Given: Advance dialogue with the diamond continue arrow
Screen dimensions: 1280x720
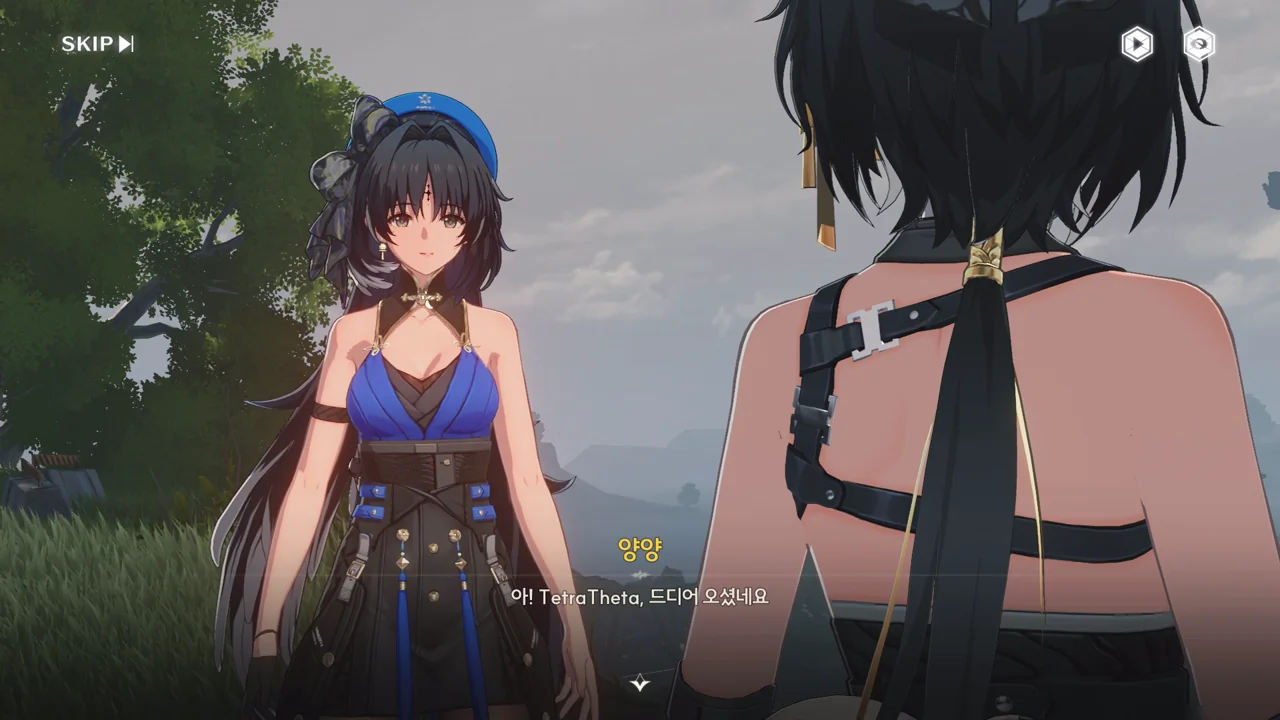Looking at the screenshot, I should [x=640, y=684].
